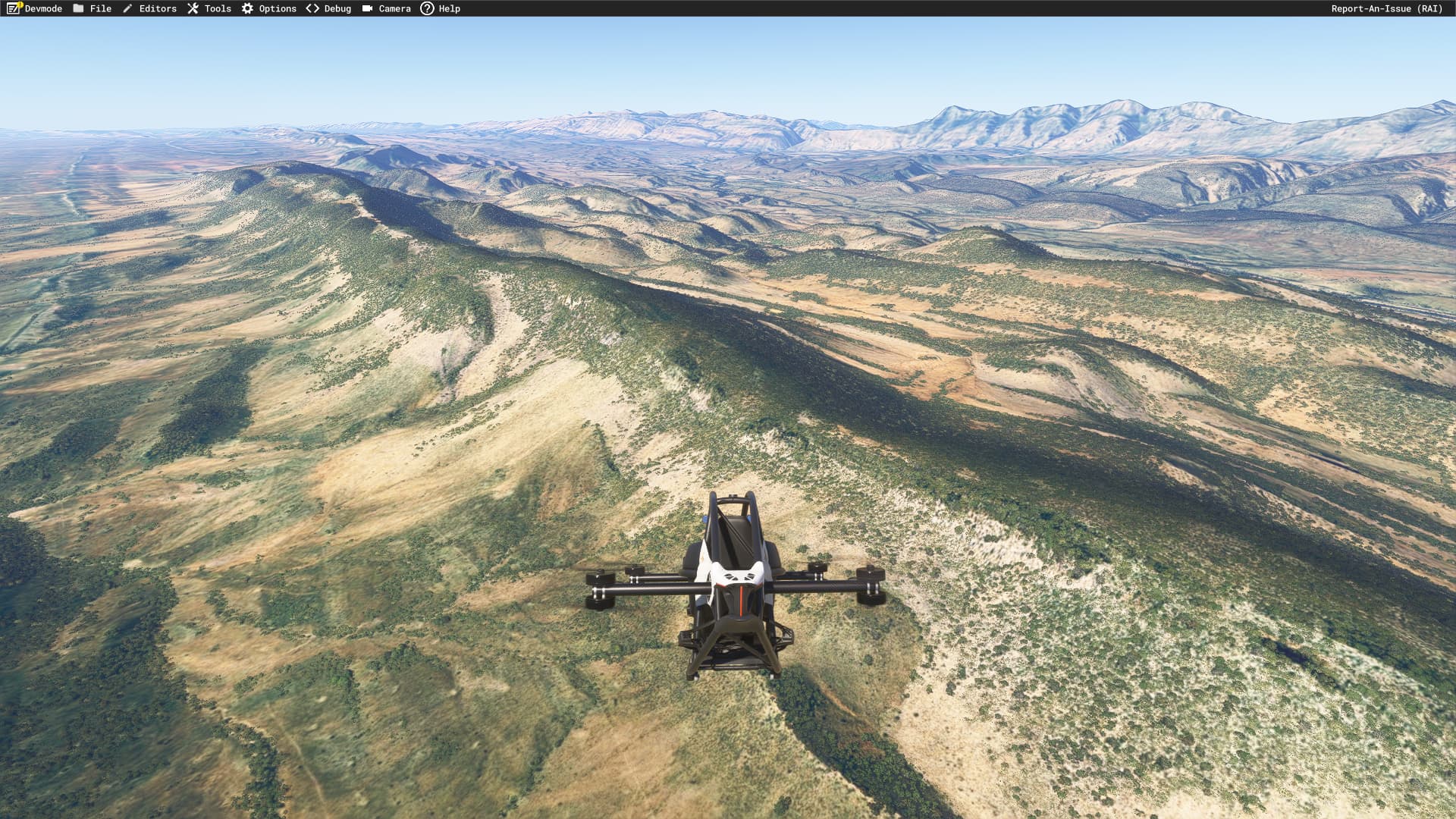The width and height of the screenshot is (1456, 819).
Task: Show the Tools menu
Action: (209, 8)
